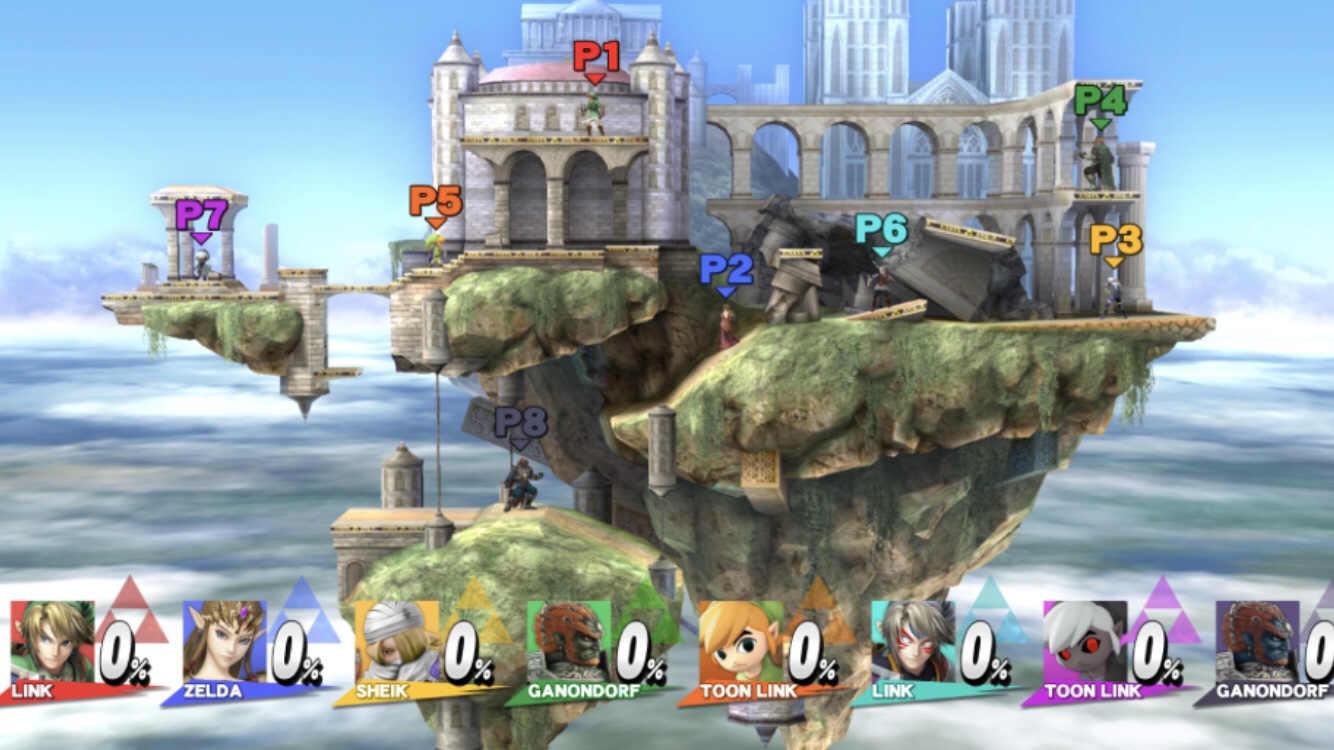Screen dimensions: 1334x750
Task: Select Link's portrait on the red panel
Action: point(52,640)
